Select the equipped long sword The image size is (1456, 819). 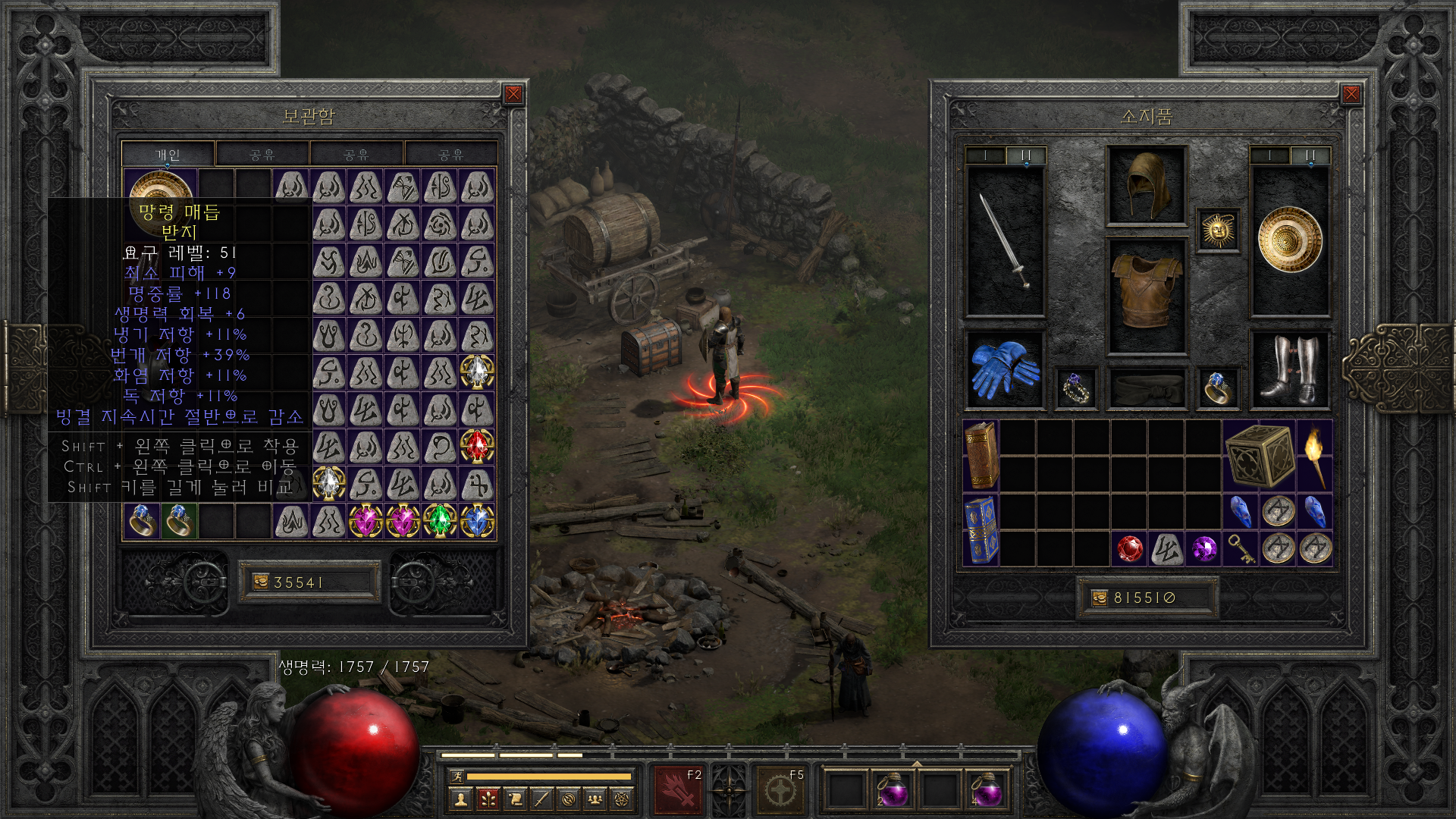1005,241
